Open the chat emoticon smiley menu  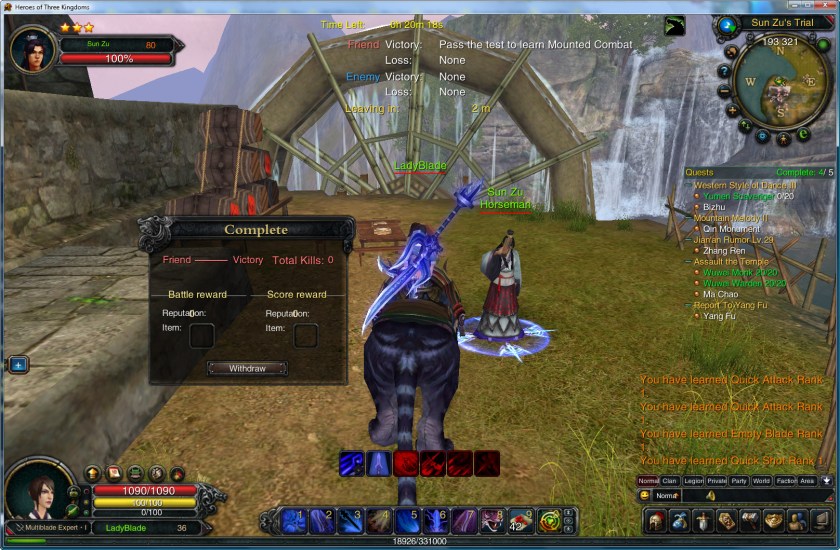click(x=646, y=495)
